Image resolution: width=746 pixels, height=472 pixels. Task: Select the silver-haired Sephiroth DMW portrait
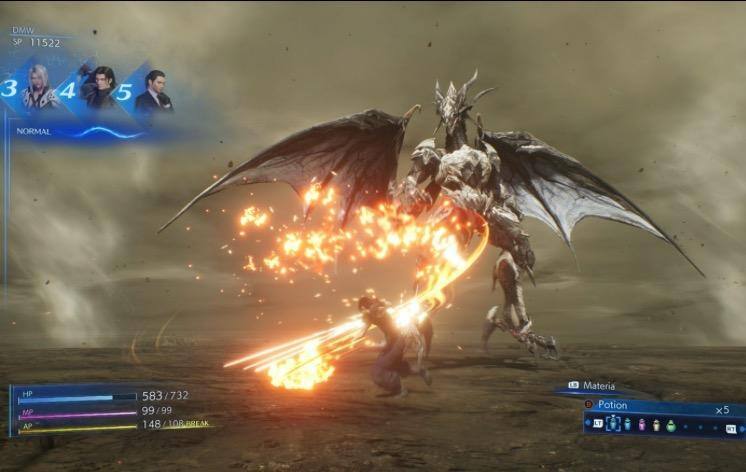click(x=42, y=88)
